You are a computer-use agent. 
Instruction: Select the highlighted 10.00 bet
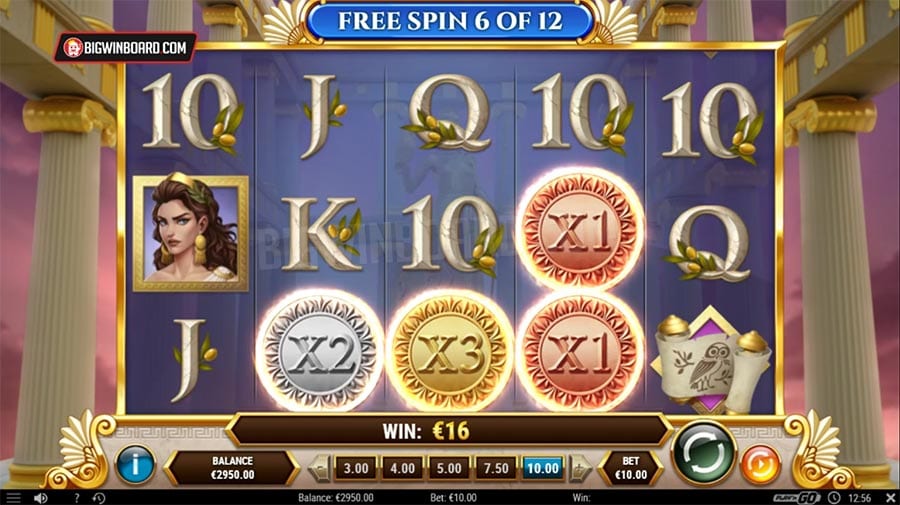[x=543, y=467]
